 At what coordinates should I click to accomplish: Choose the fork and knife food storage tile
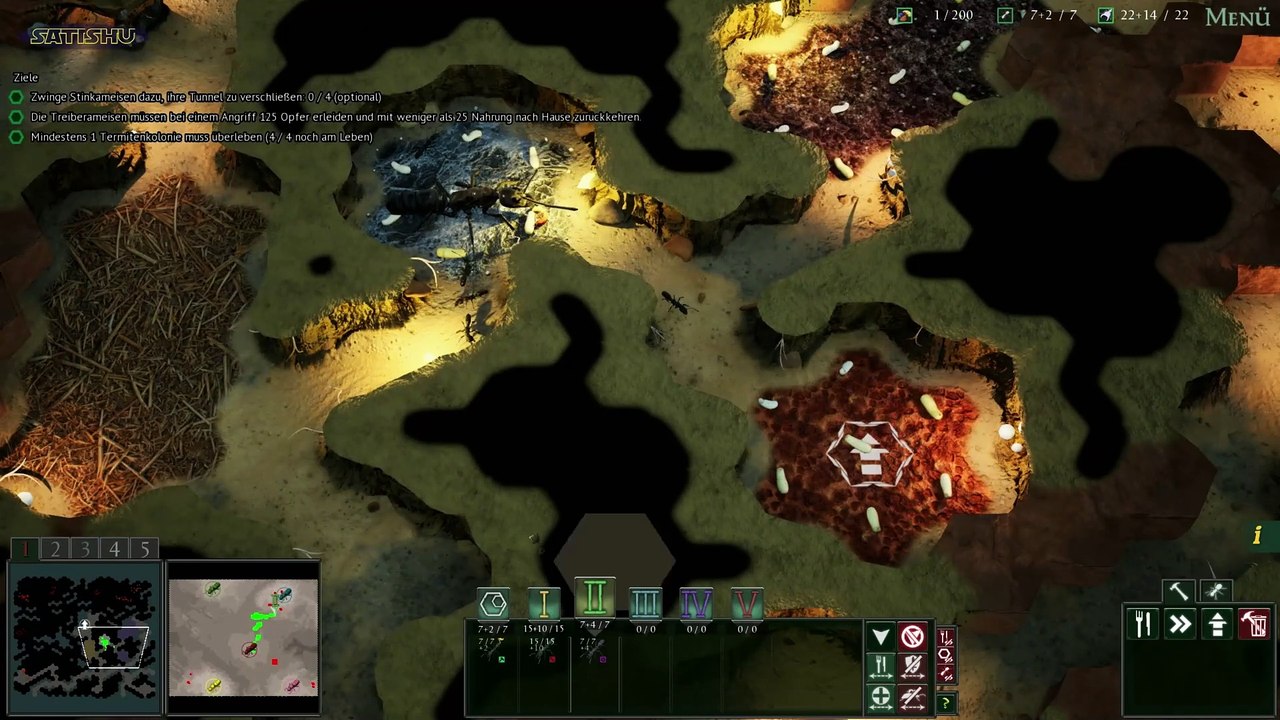(x=1143, y=624)
